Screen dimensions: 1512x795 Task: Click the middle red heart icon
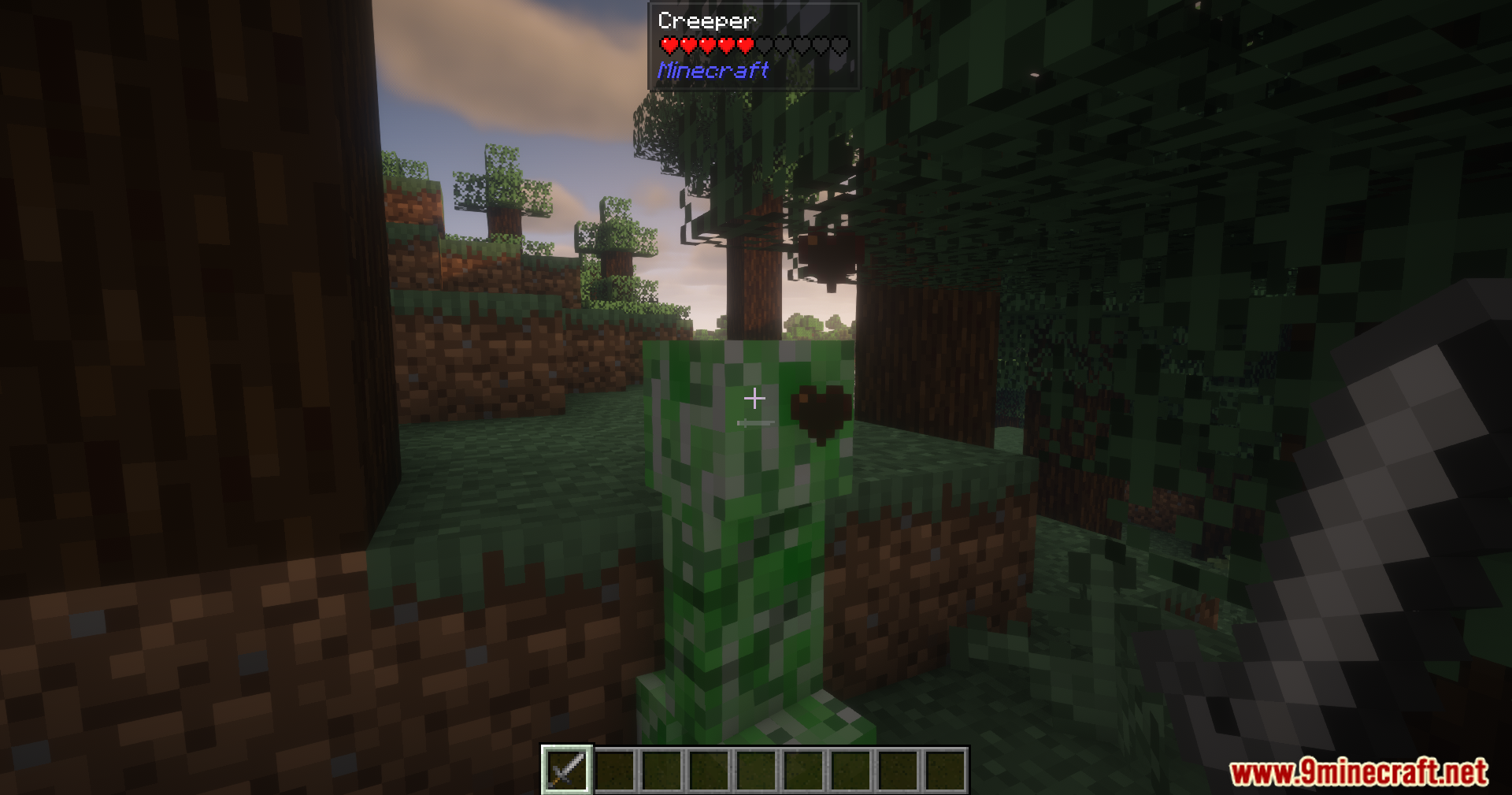click(x=708, y=45)
